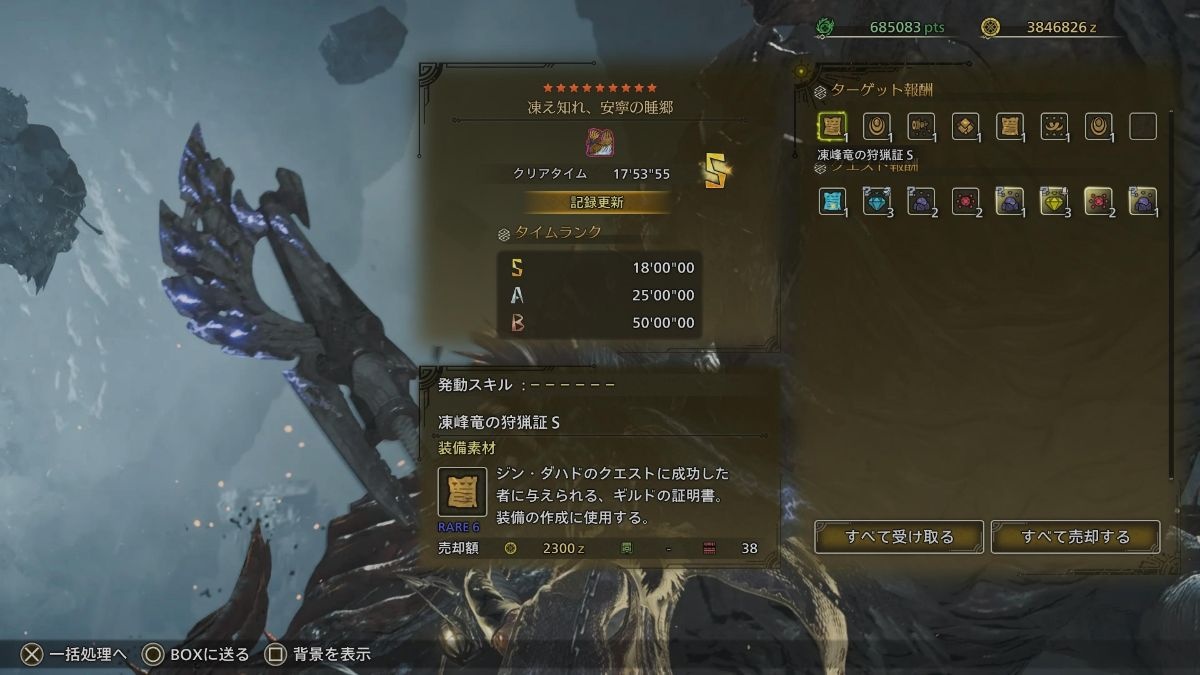The image size is (1200, 675).
Task: Claim everything with すべて受け取る
Action: [899, 537]
